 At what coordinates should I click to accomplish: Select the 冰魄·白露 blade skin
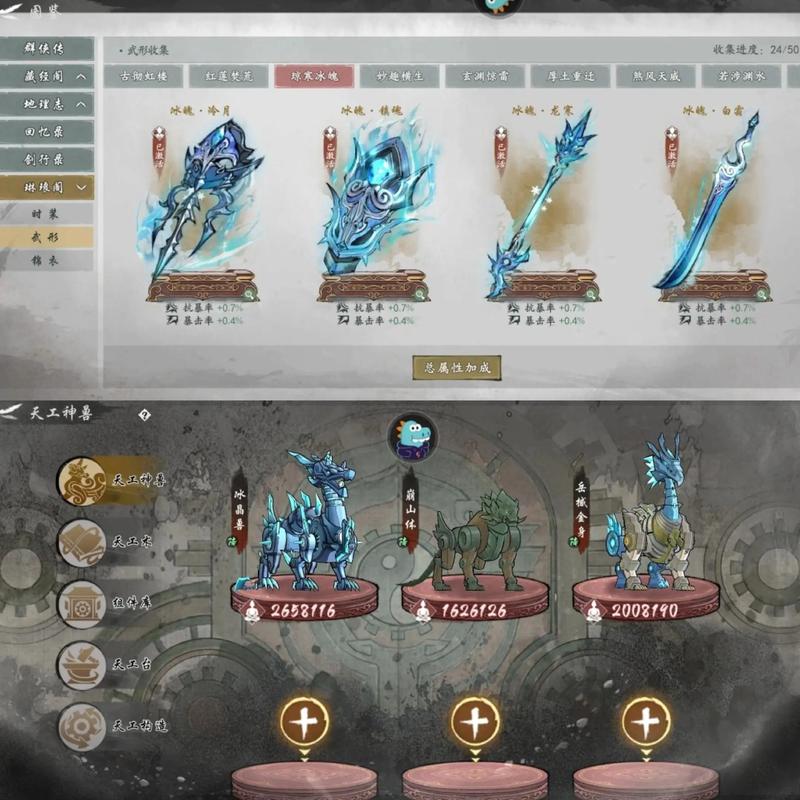[714, 210]
